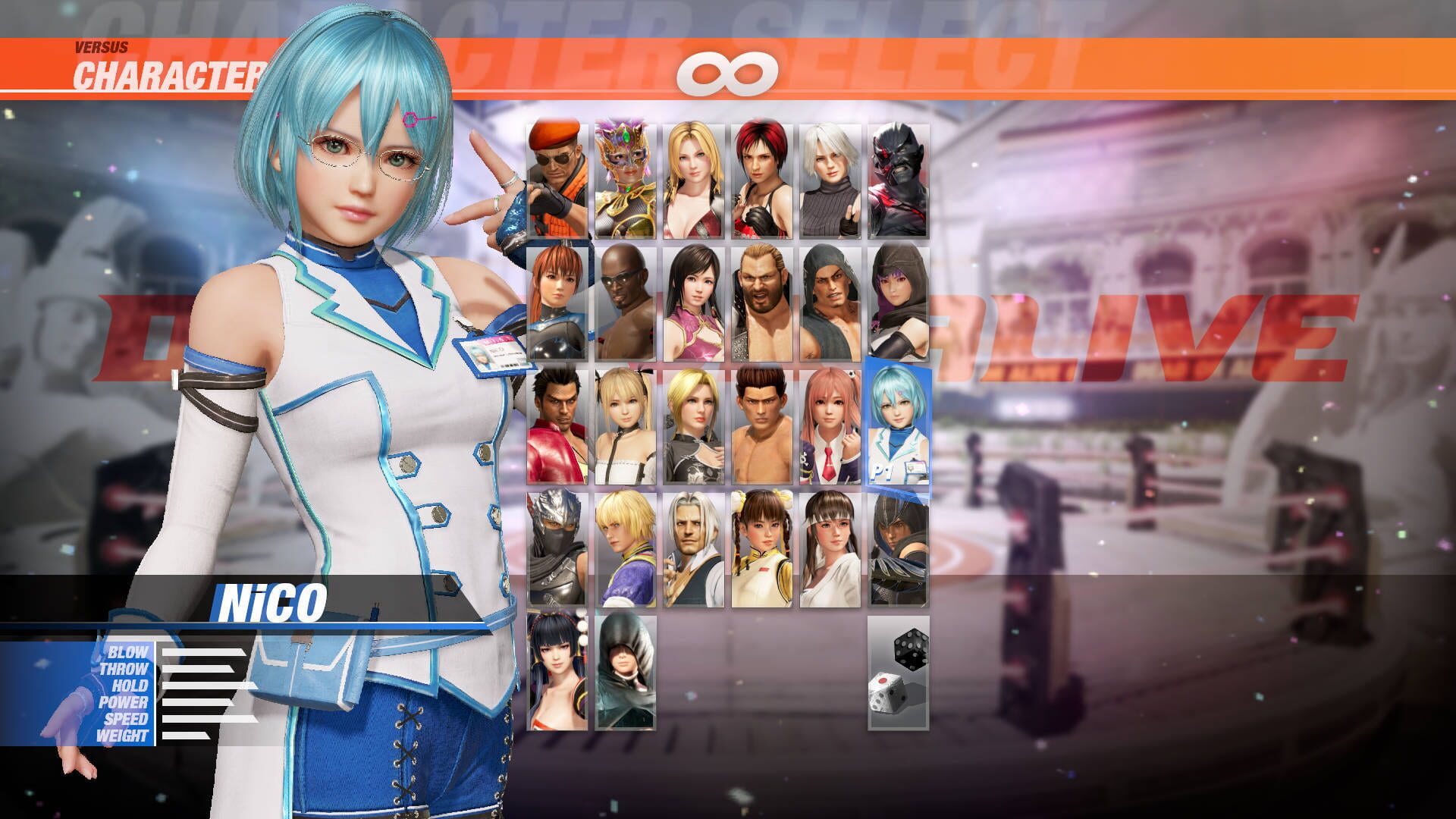Select the masked La Mariposa portrait
This screenshot has height=819, width=1456.
pos(624,174)
